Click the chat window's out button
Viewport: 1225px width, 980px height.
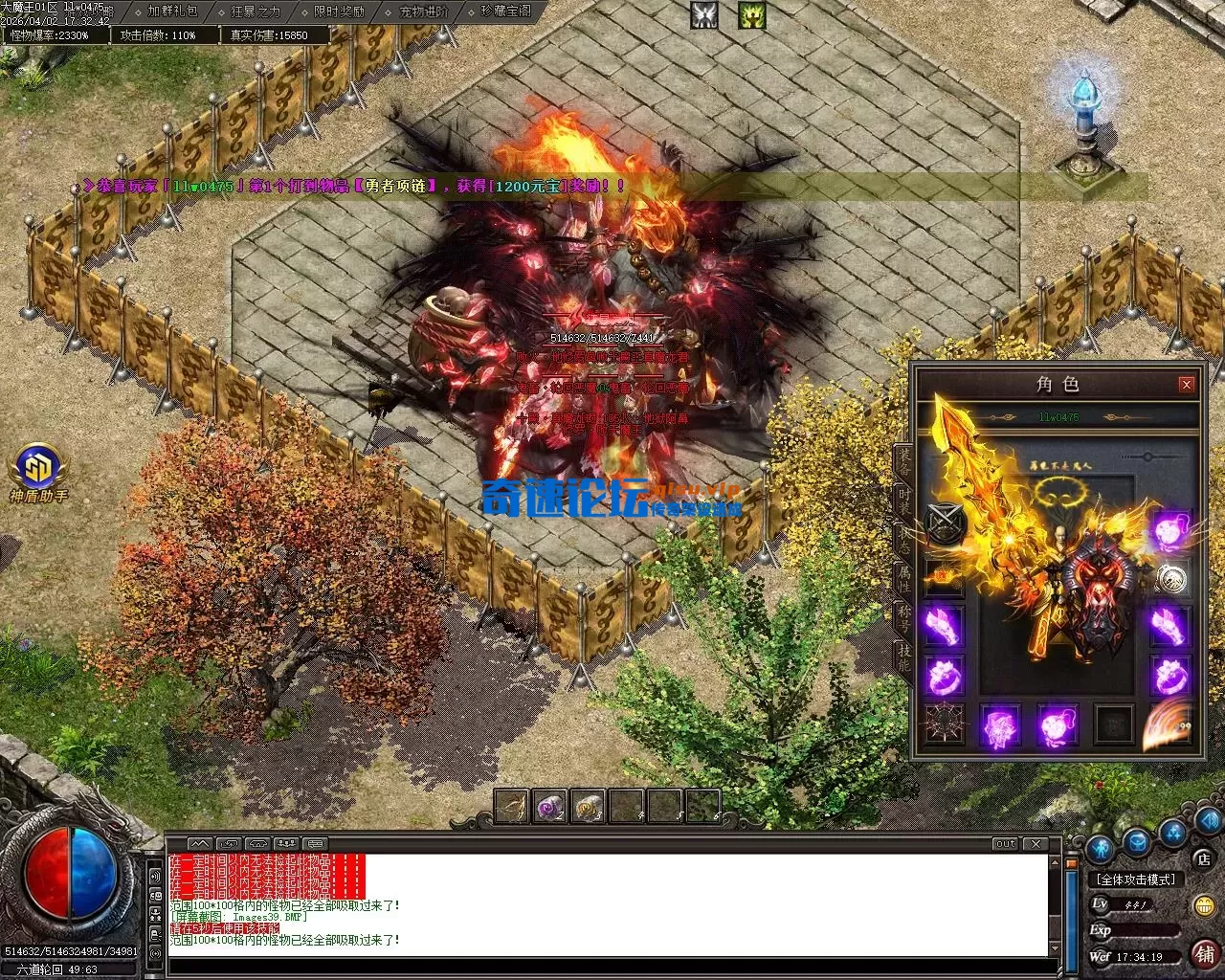pos(1005,844)
